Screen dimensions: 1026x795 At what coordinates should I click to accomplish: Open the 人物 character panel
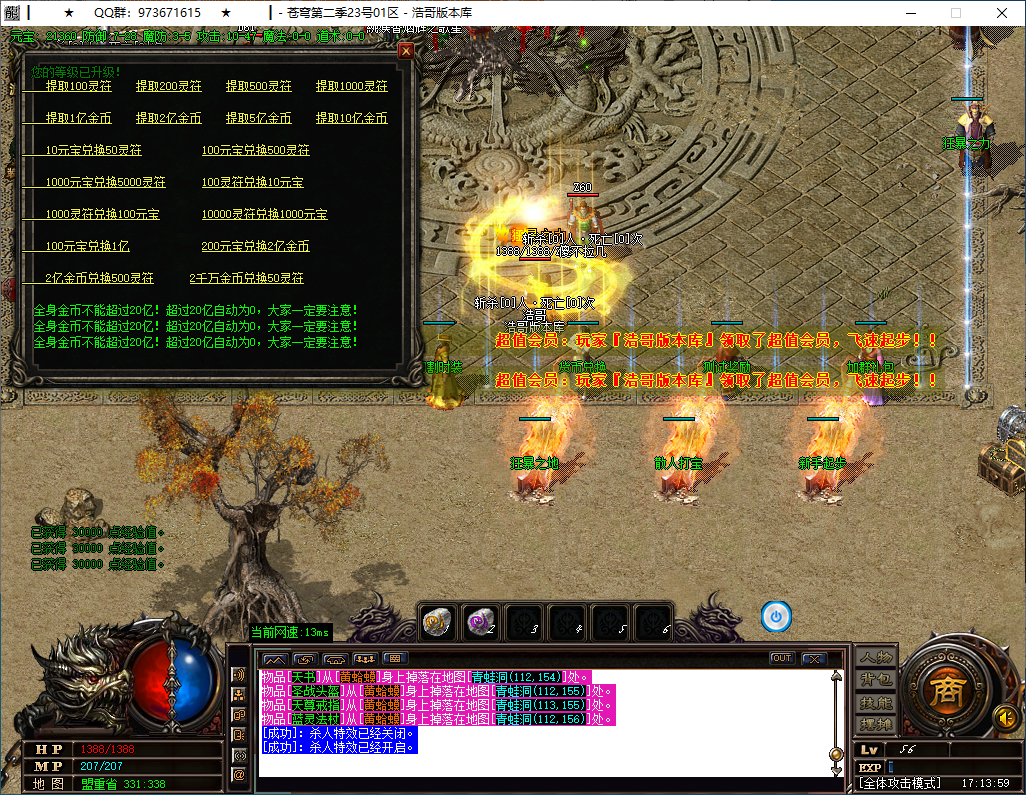(876, 657)
